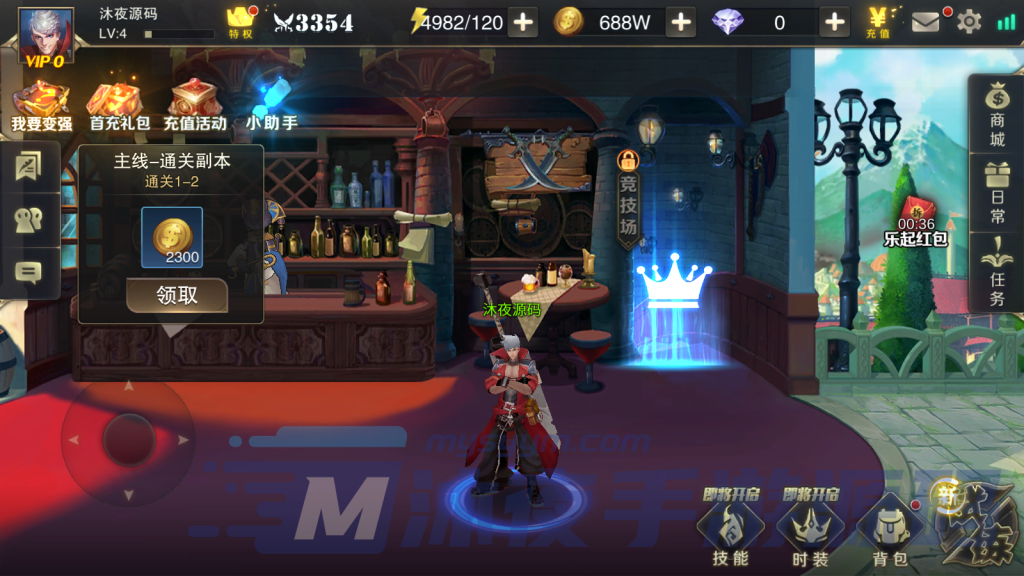
Task: Open the 特权 crown privileges menu
Action: (x=241, y=22)
